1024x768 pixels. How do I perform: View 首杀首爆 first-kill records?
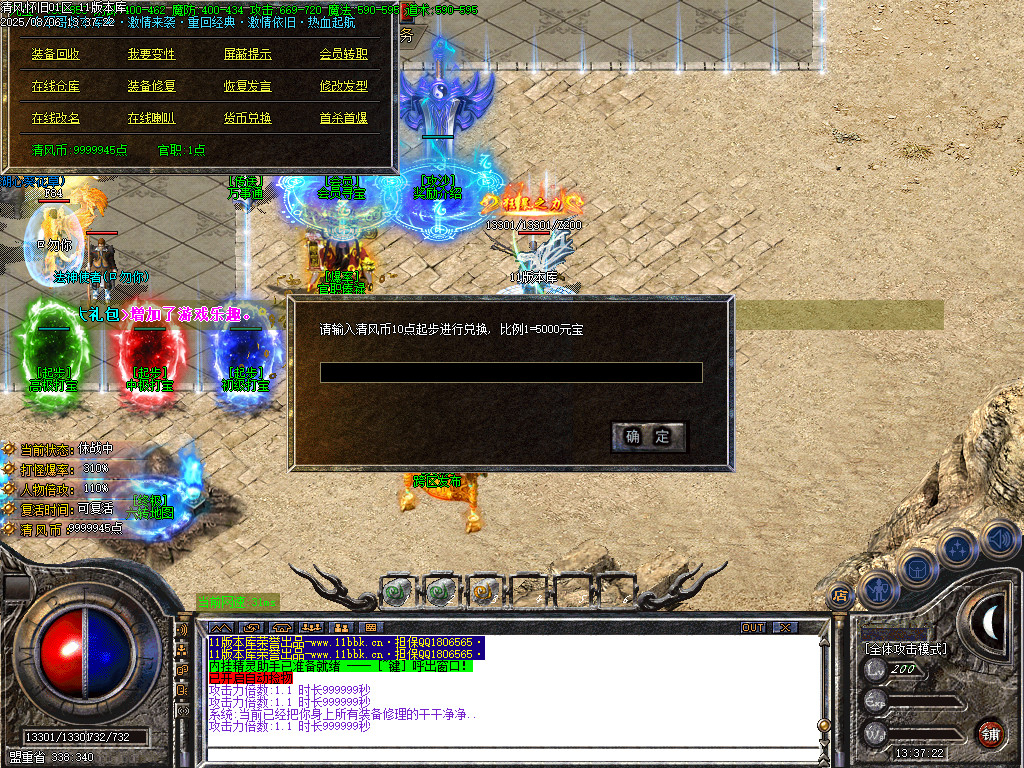[343, 118]
